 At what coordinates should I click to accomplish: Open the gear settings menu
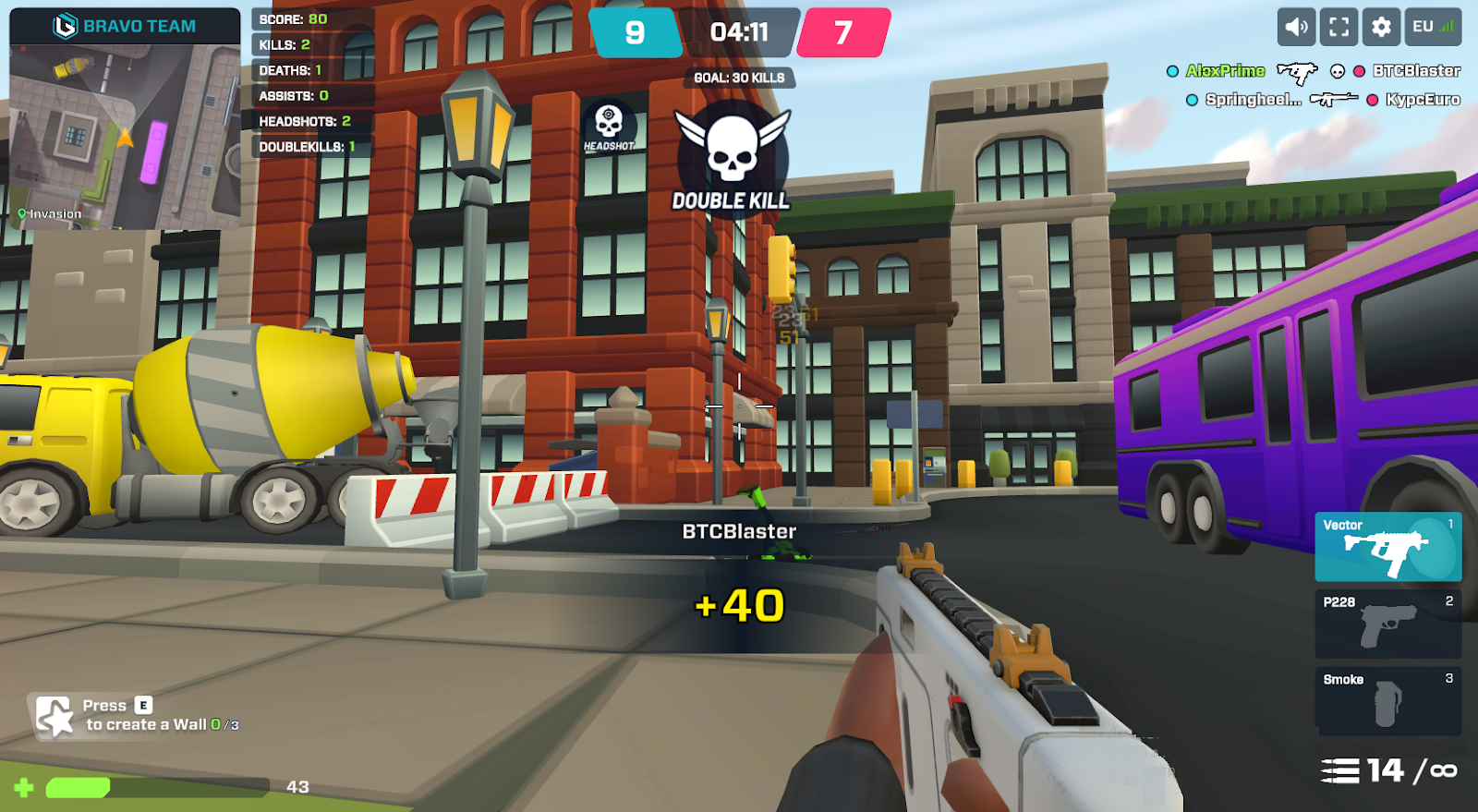(1381, 27)
